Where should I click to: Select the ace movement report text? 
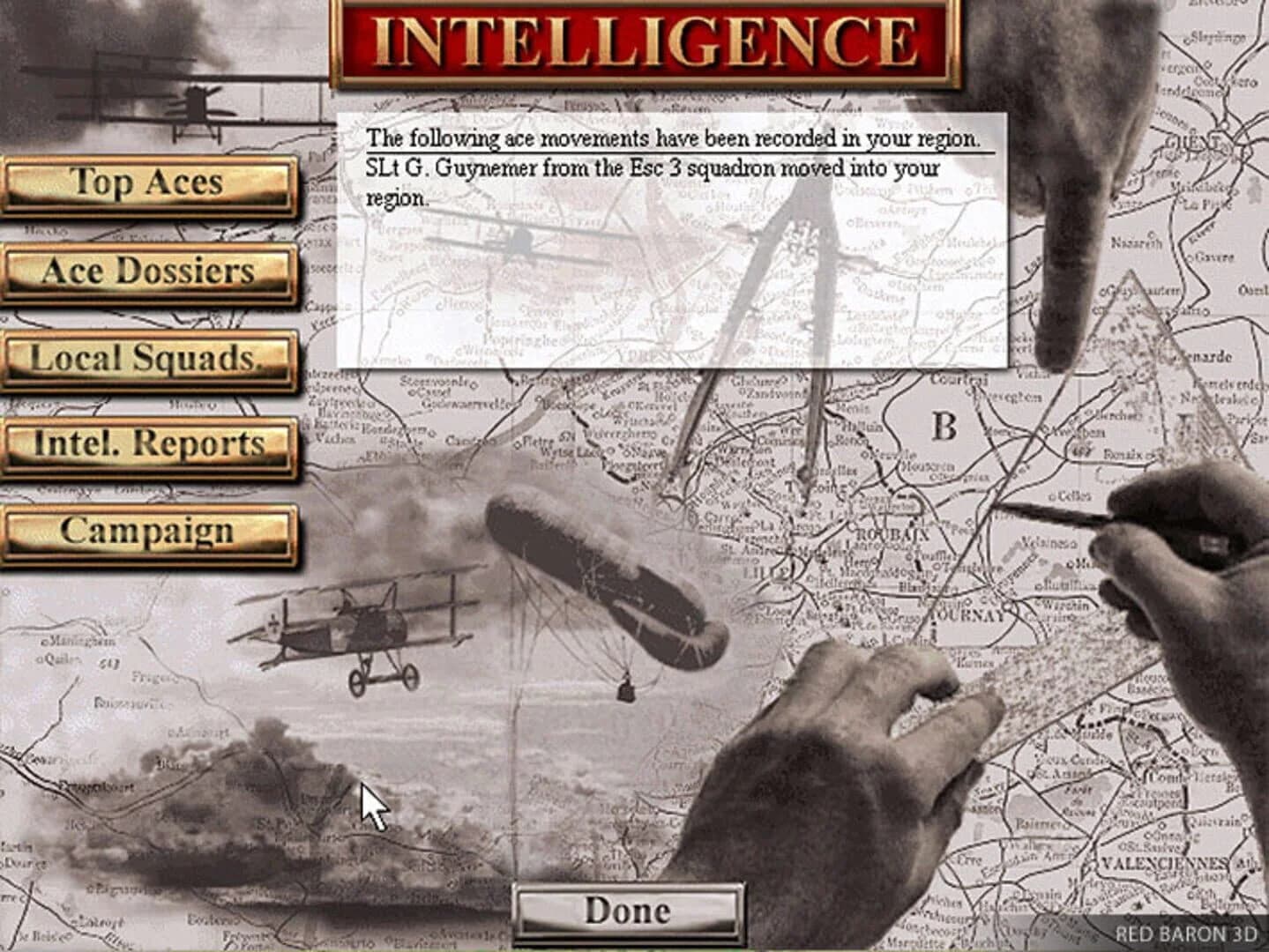click(x=676, y=137)
